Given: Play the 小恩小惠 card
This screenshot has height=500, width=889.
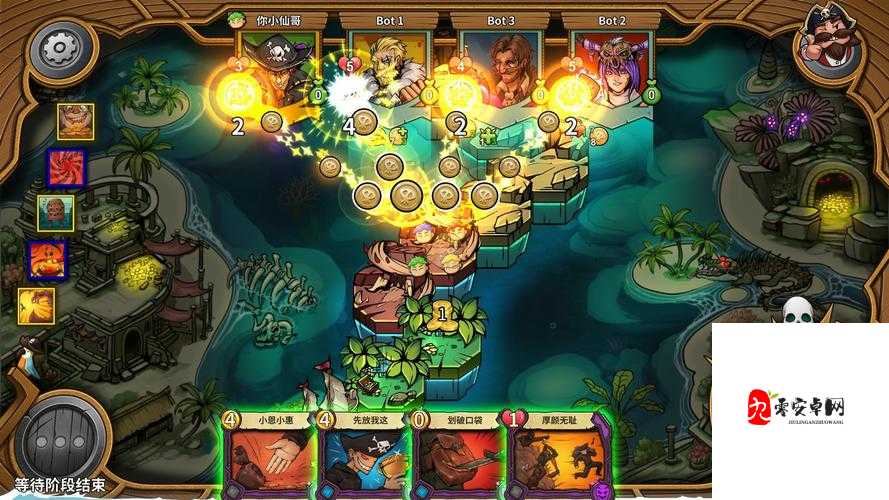Looking at the screenshot, I should pyautogui.click(x=266, y=456).
